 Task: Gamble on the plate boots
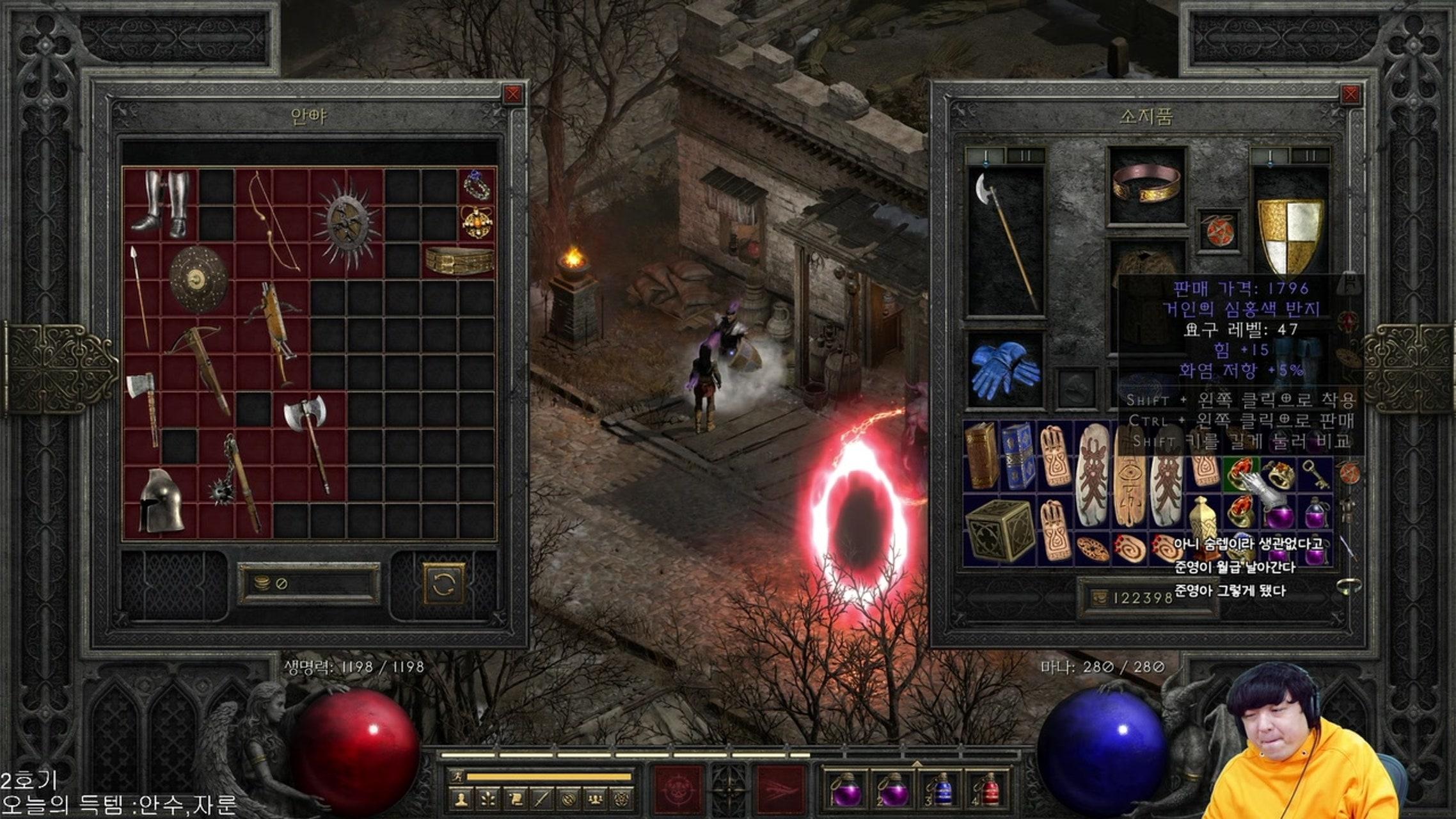click(161, 203)
